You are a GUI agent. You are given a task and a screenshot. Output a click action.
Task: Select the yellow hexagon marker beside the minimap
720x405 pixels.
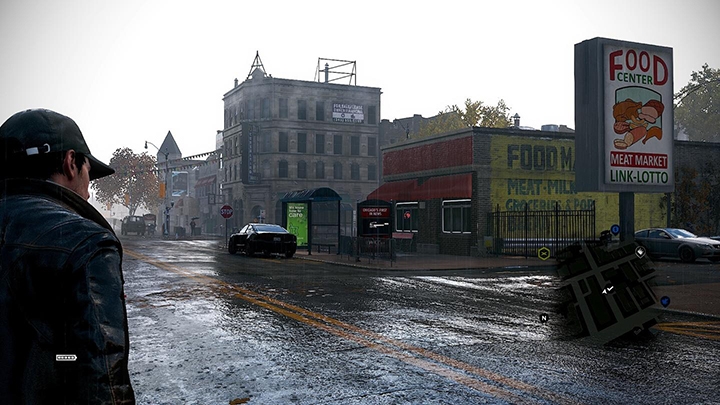click(x=543, y=253)
